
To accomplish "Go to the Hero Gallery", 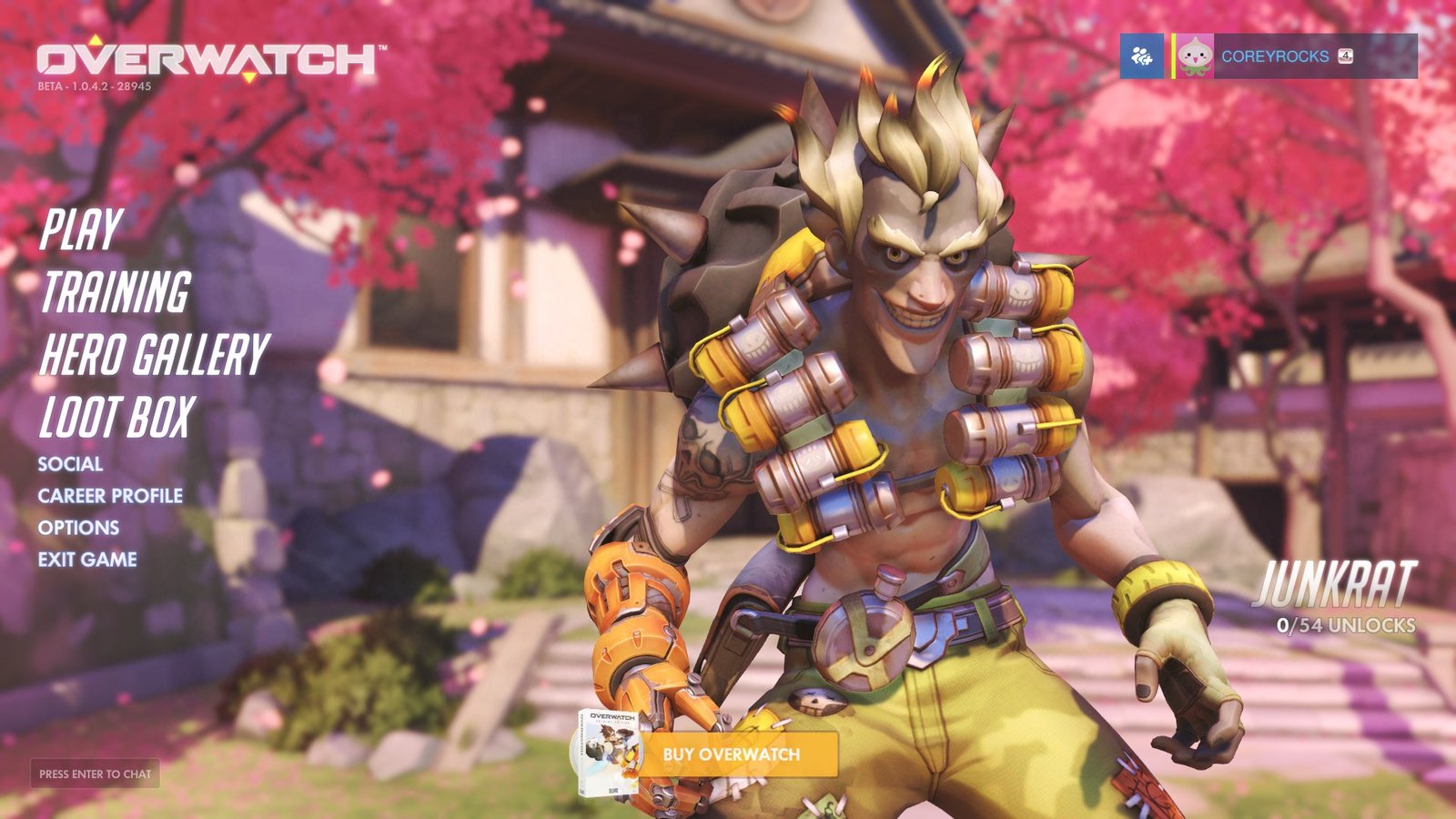I will [154, 354].
